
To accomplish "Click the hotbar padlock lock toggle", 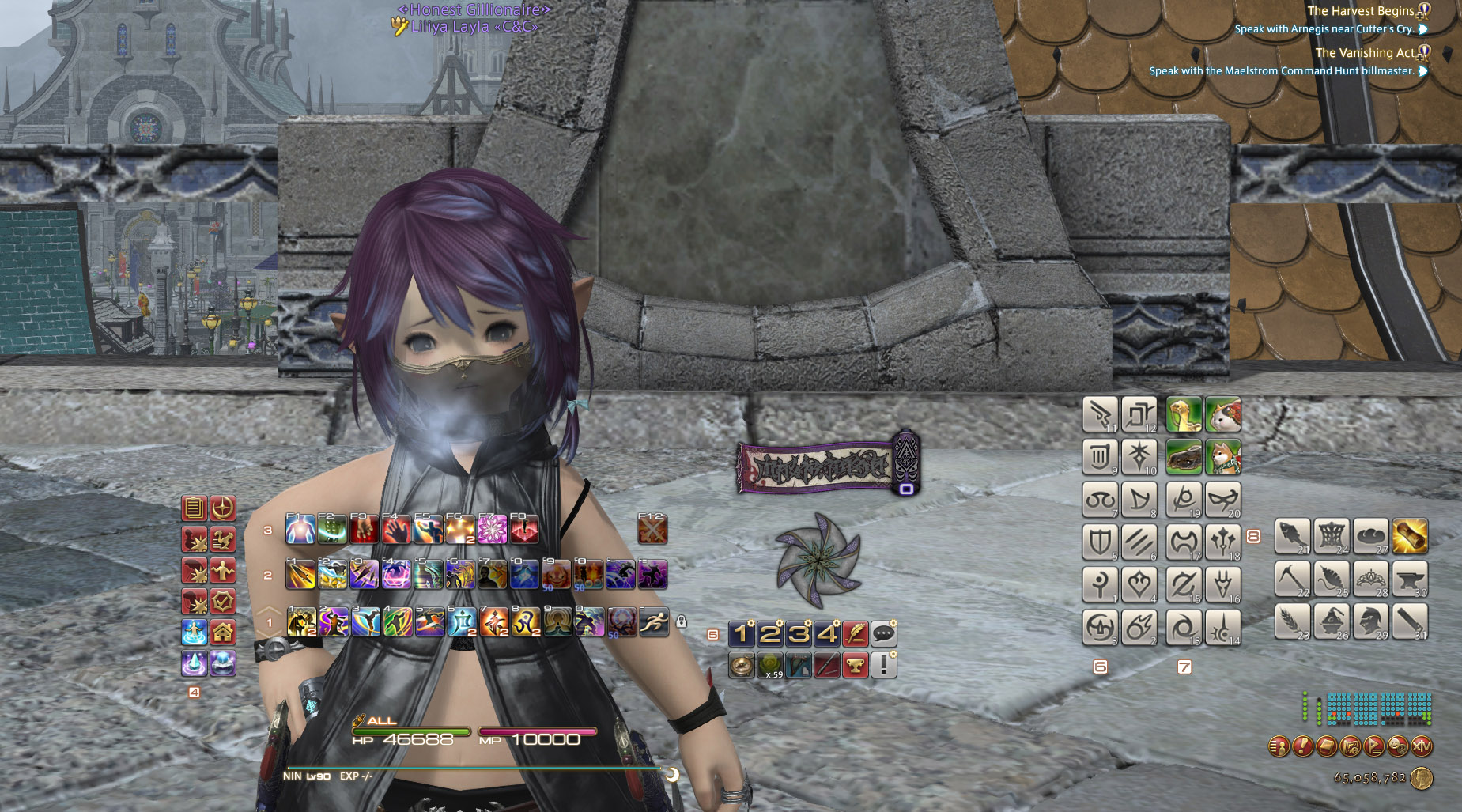I will pyautogui.click(x=682, y=622).
